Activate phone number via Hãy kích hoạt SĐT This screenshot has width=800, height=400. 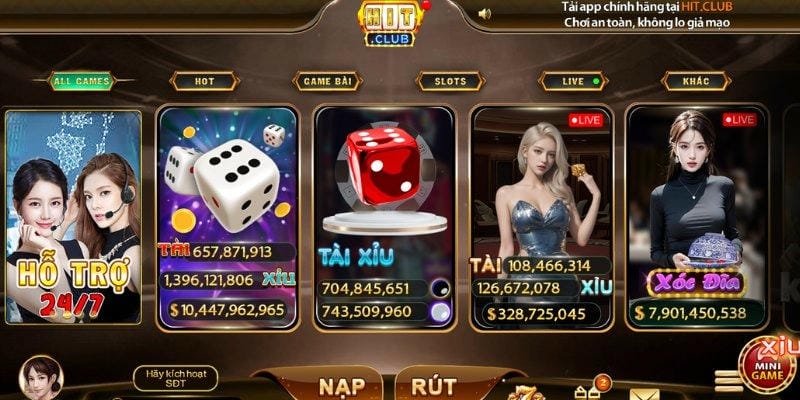point(174,377)
